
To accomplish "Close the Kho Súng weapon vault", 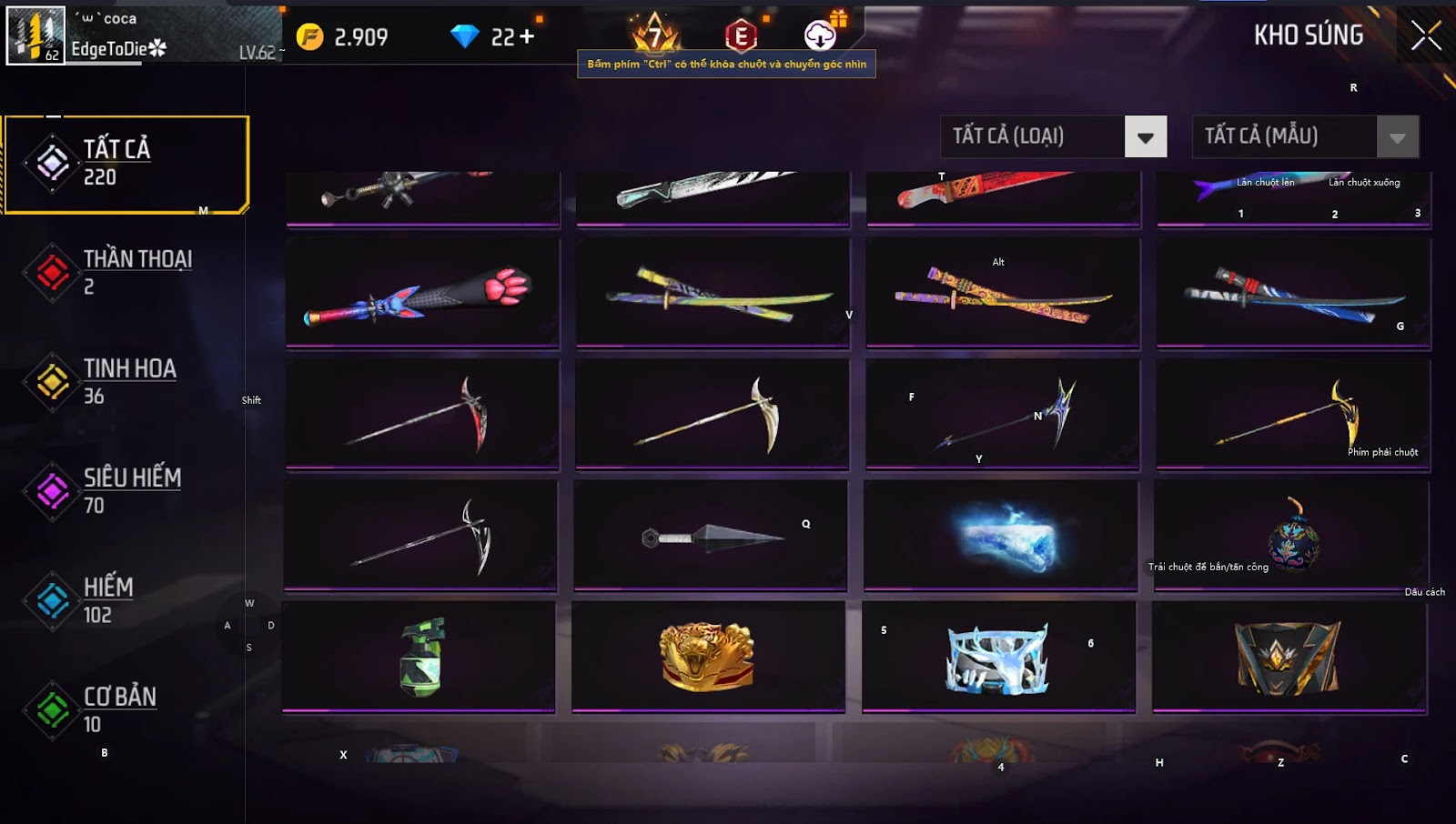I will 1425,36.
